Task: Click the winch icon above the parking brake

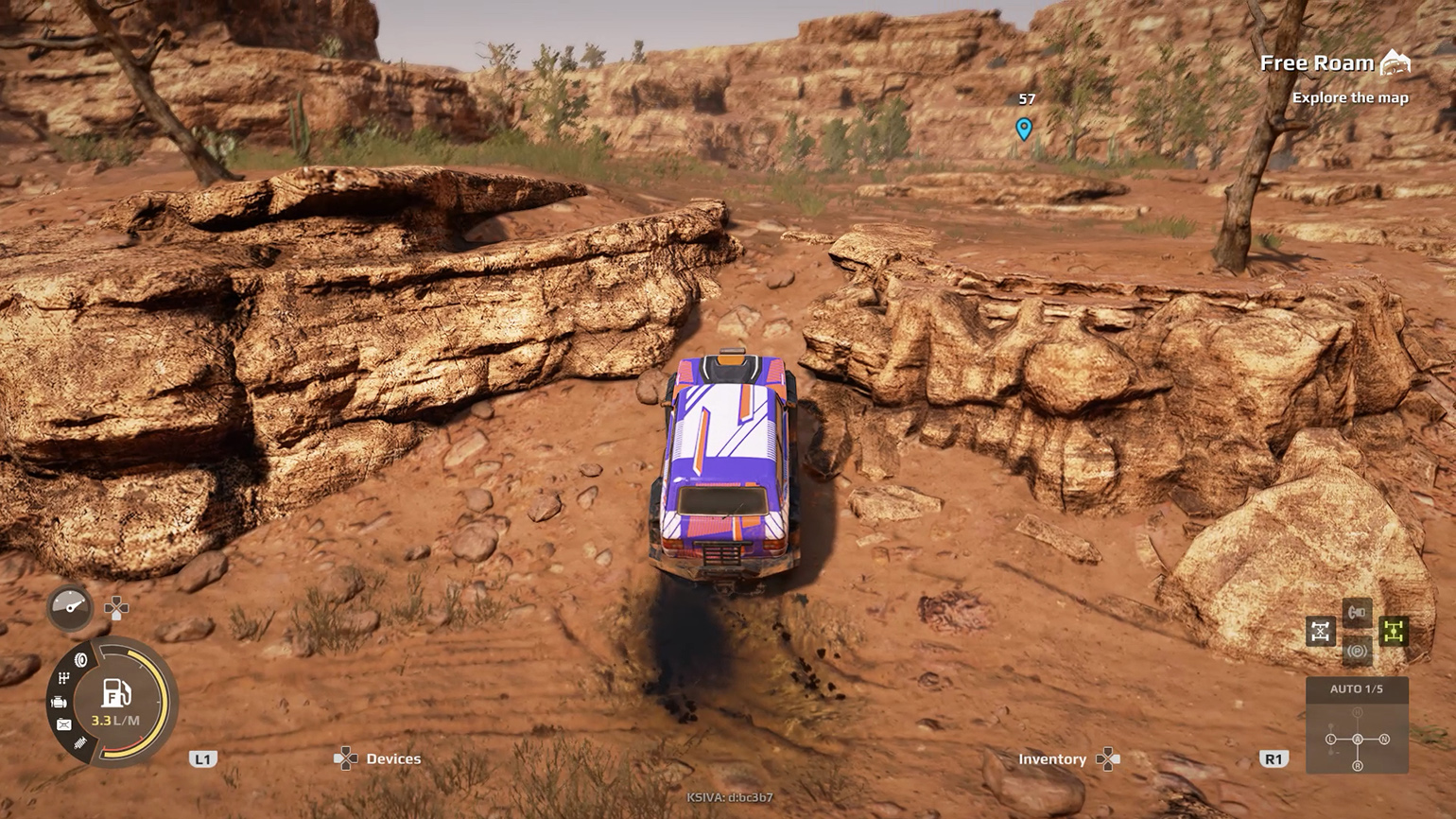Action: tap(1356, 611)
